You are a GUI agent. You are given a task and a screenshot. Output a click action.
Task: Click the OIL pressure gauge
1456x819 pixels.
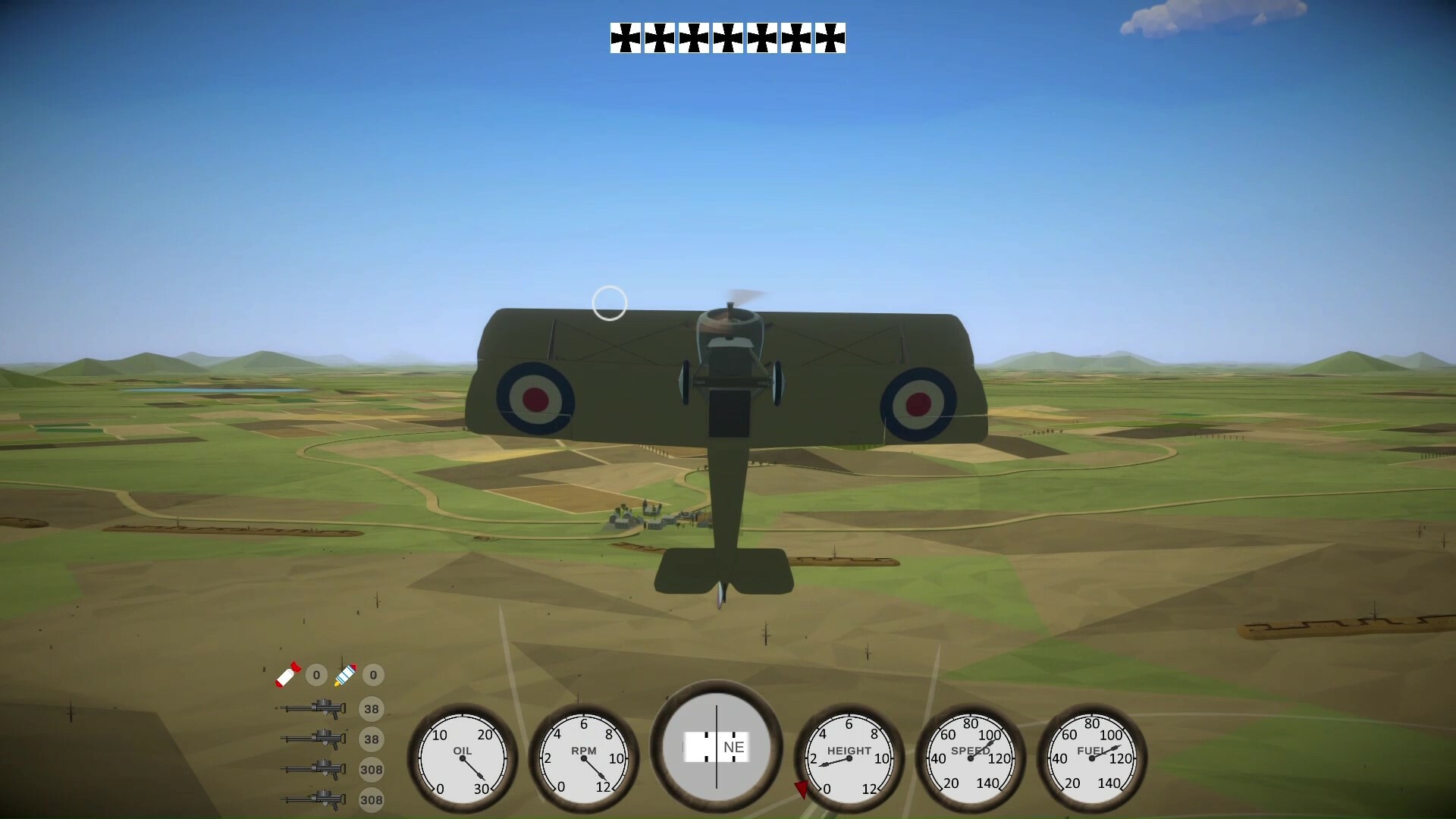tap(461, 758)
